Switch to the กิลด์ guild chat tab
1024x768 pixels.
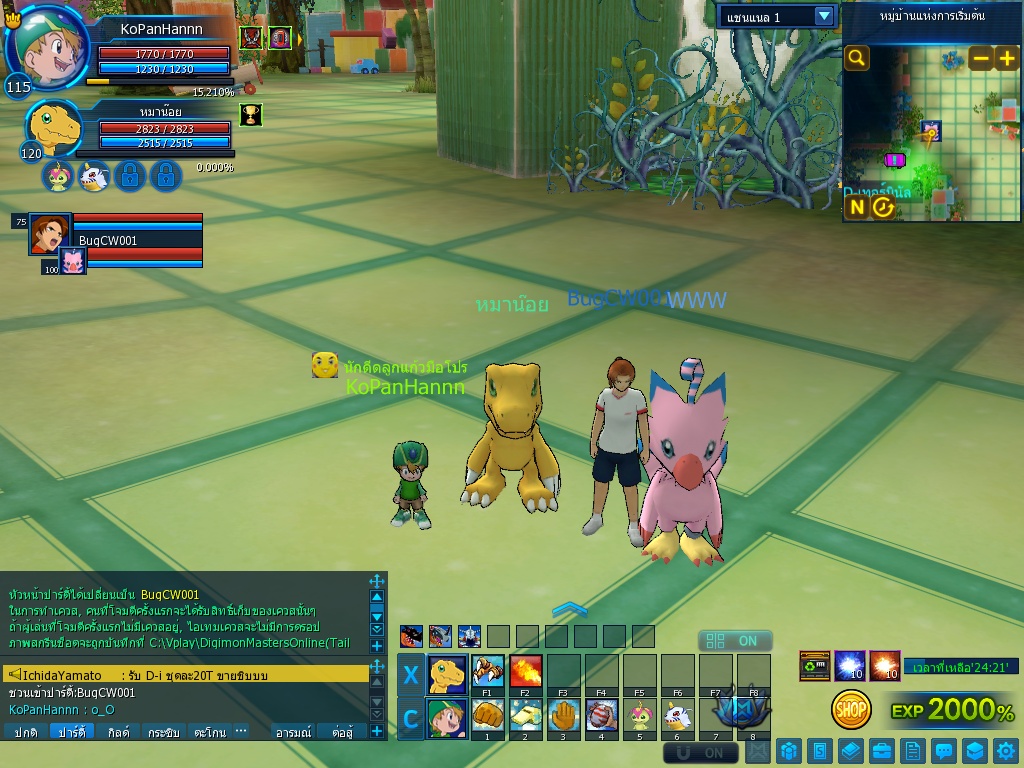pos(118,732)
